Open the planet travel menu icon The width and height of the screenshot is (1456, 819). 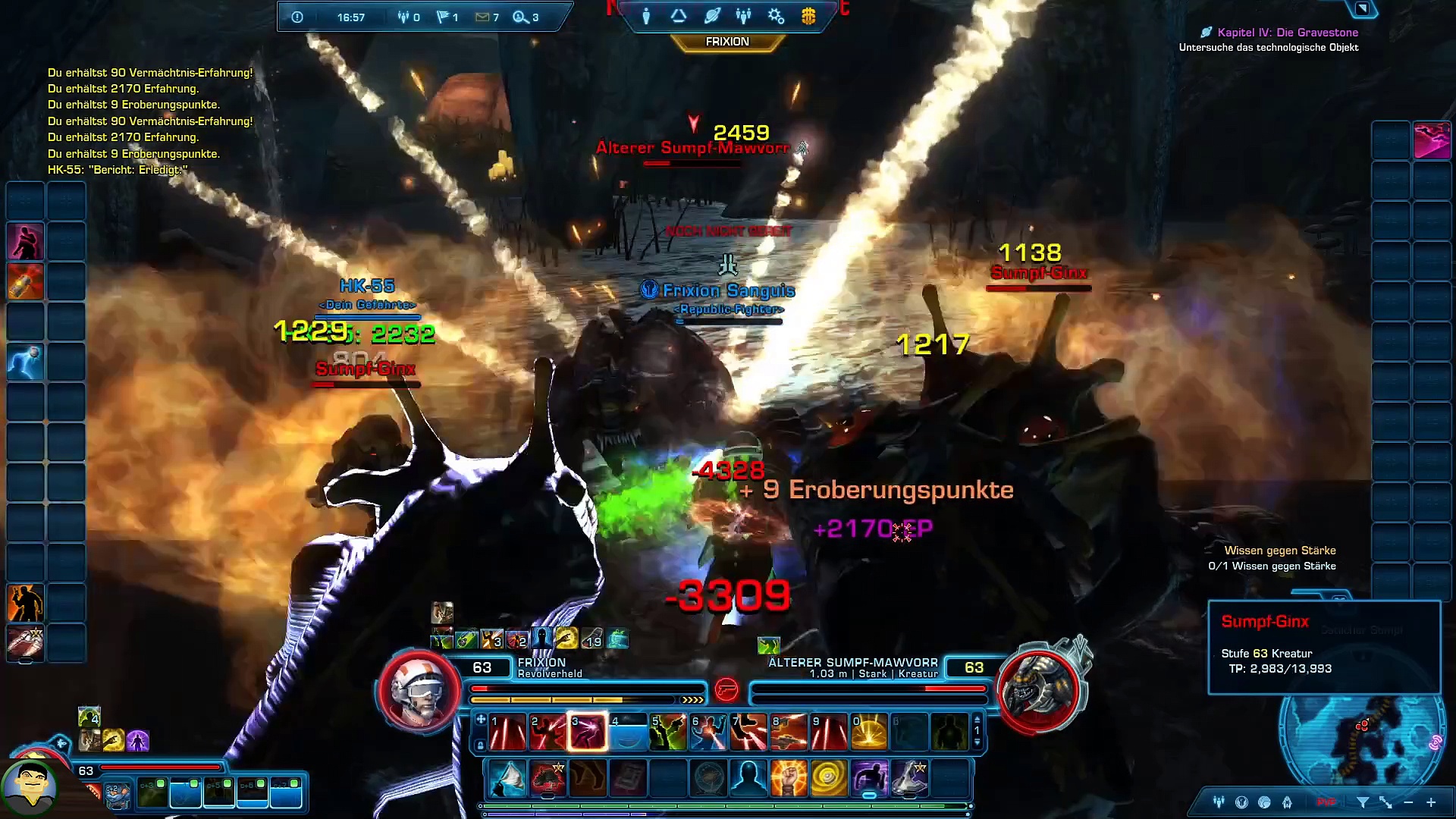(711, 16)
